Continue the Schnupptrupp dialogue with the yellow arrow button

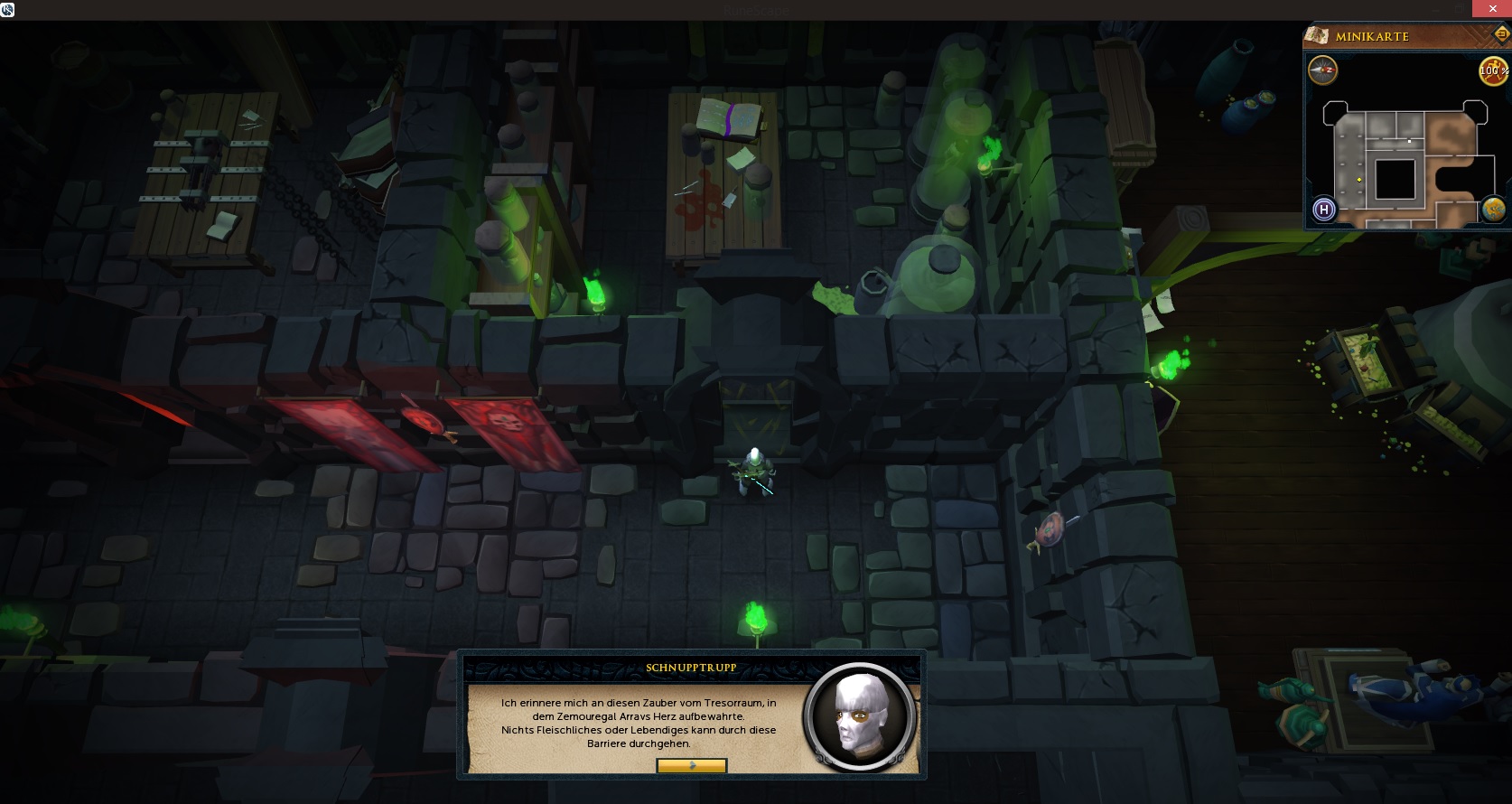(691, 766)
